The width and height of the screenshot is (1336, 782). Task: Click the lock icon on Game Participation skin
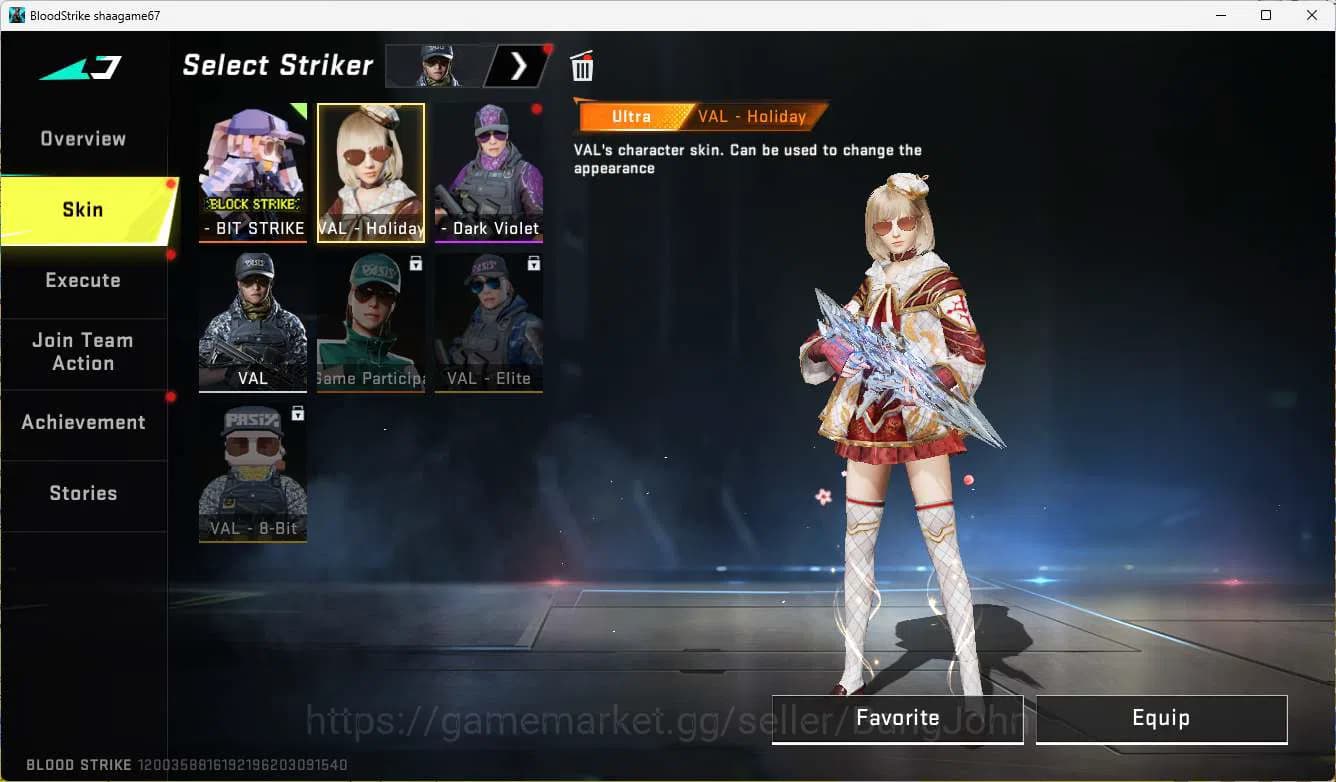tap(416, 263)
